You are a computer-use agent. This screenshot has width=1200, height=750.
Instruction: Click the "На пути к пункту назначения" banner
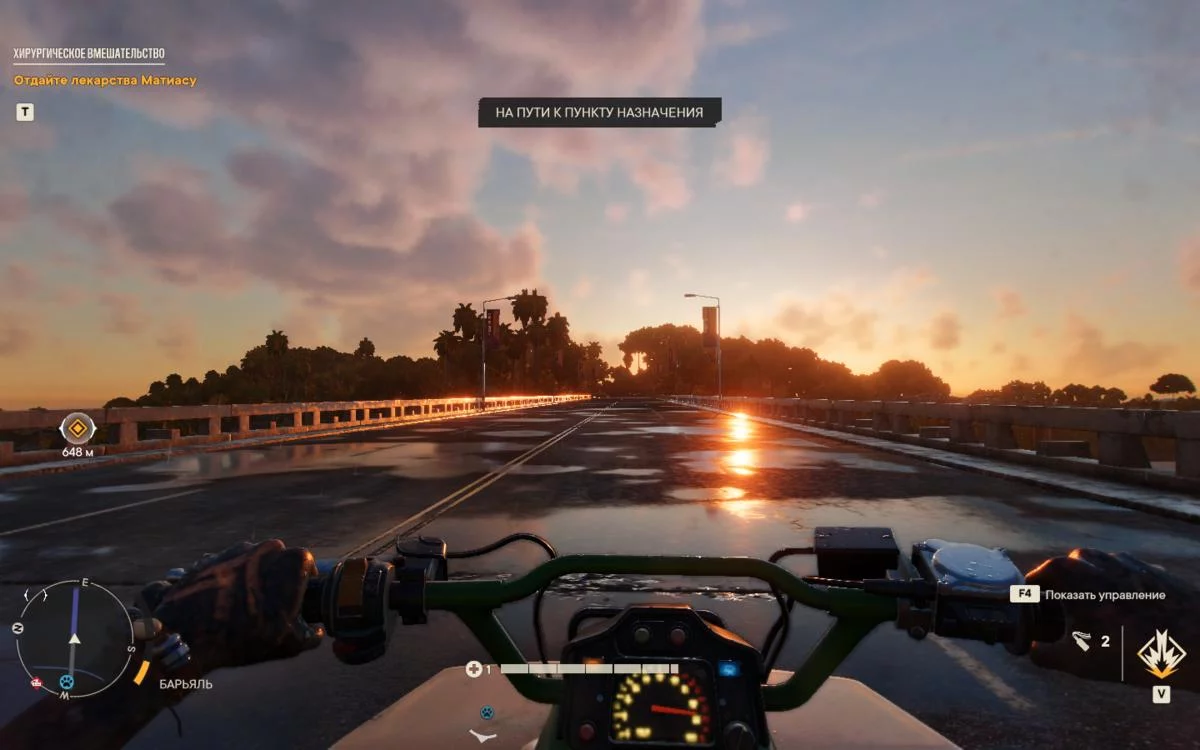tap(599, 113)
